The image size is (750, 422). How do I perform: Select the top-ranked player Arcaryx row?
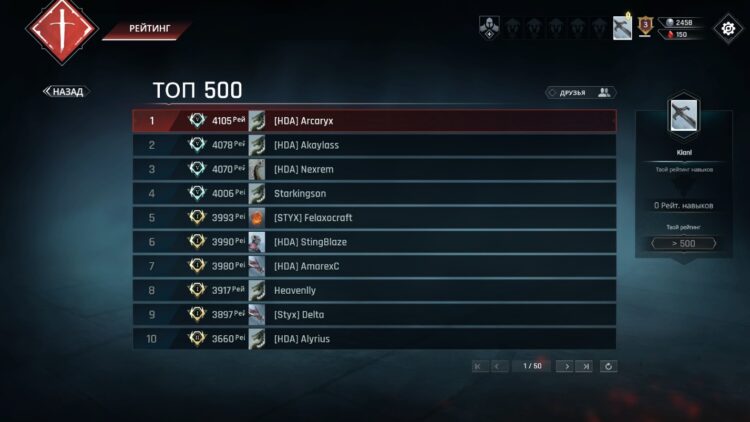374,121
